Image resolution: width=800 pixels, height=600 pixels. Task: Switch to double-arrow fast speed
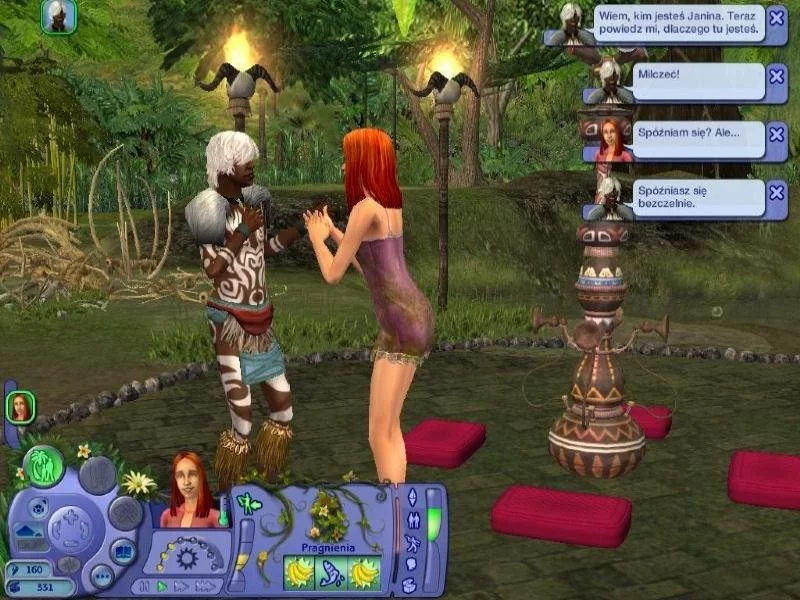coord(182,586)
